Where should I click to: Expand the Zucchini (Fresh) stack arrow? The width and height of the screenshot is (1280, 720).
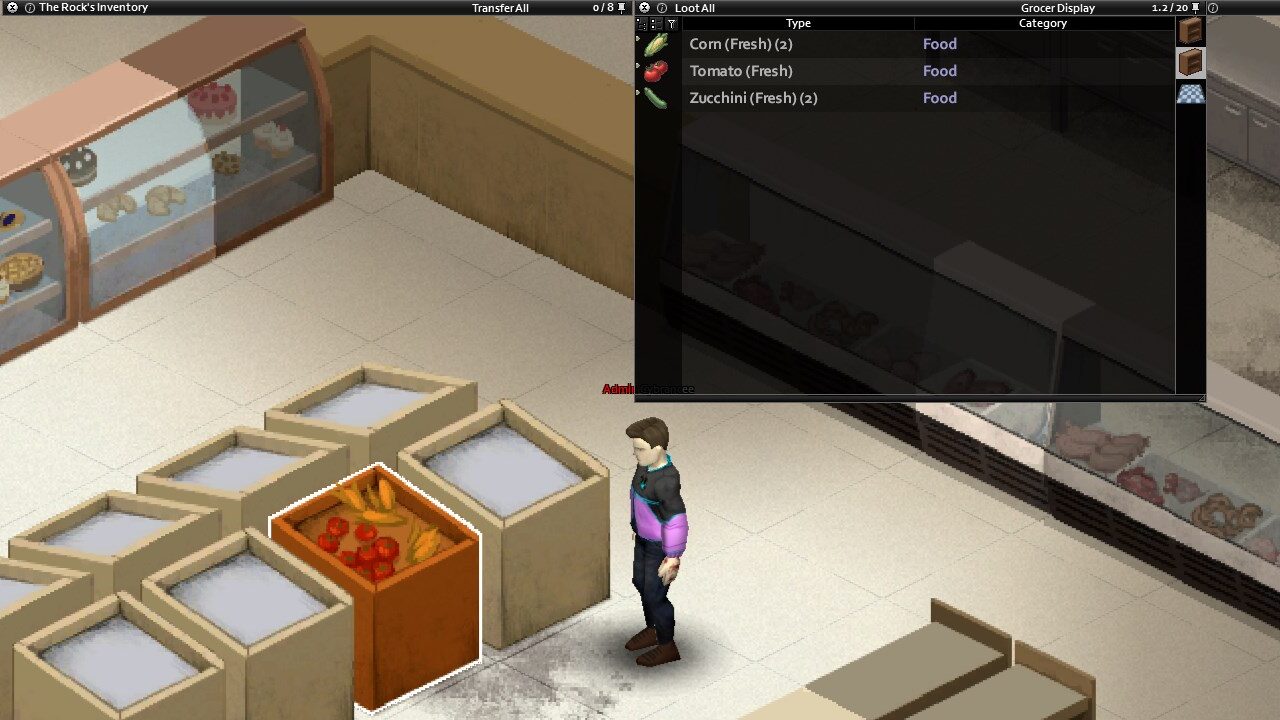638,93
